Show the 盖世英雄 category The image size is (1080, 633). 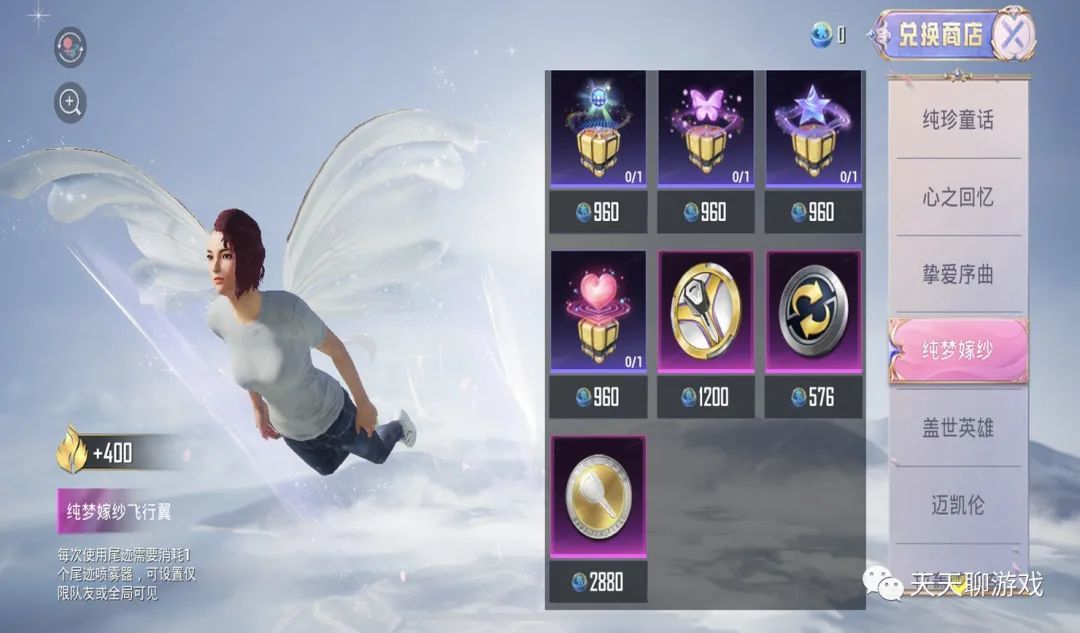click(x=958, y=428)
